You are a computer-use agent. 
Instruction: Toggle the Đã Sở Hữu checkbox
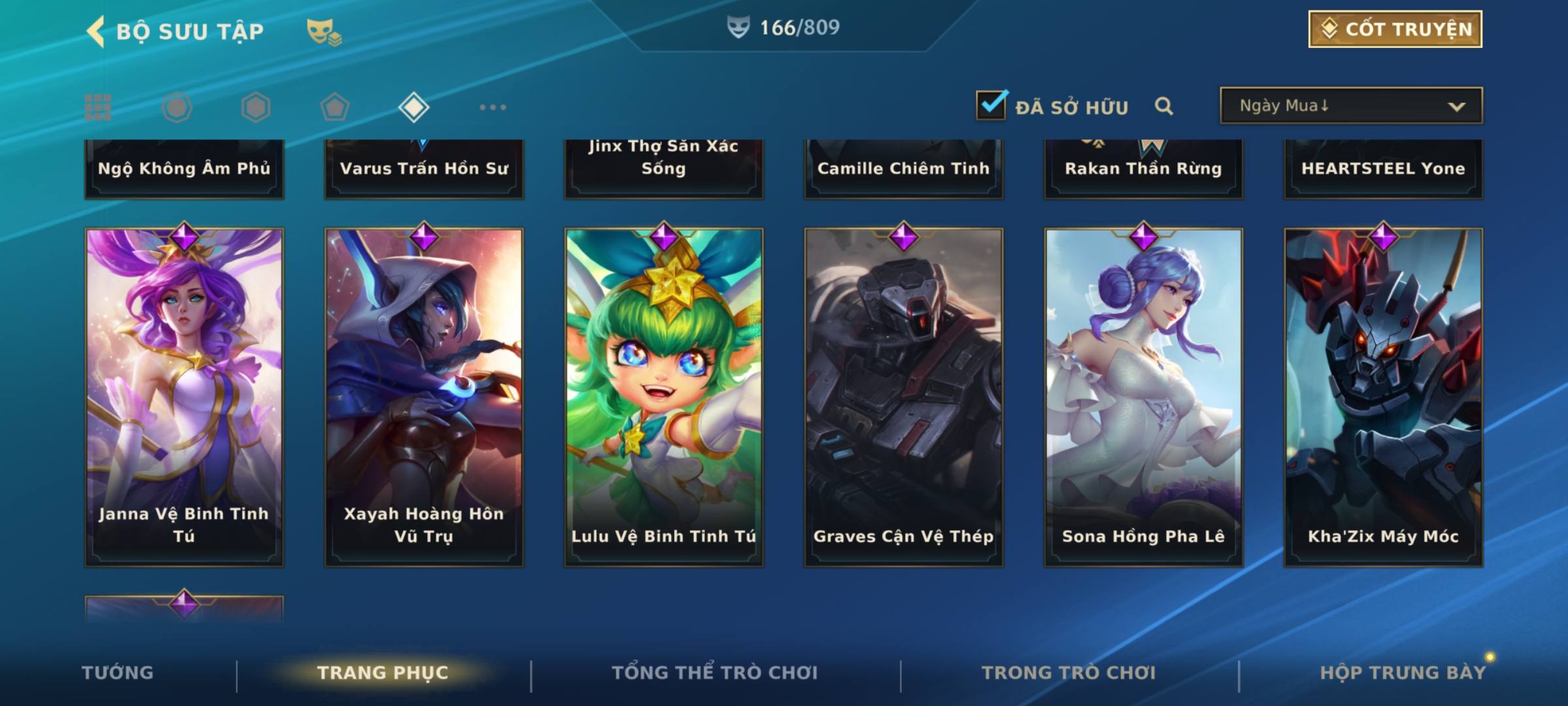tap(991, 105)
